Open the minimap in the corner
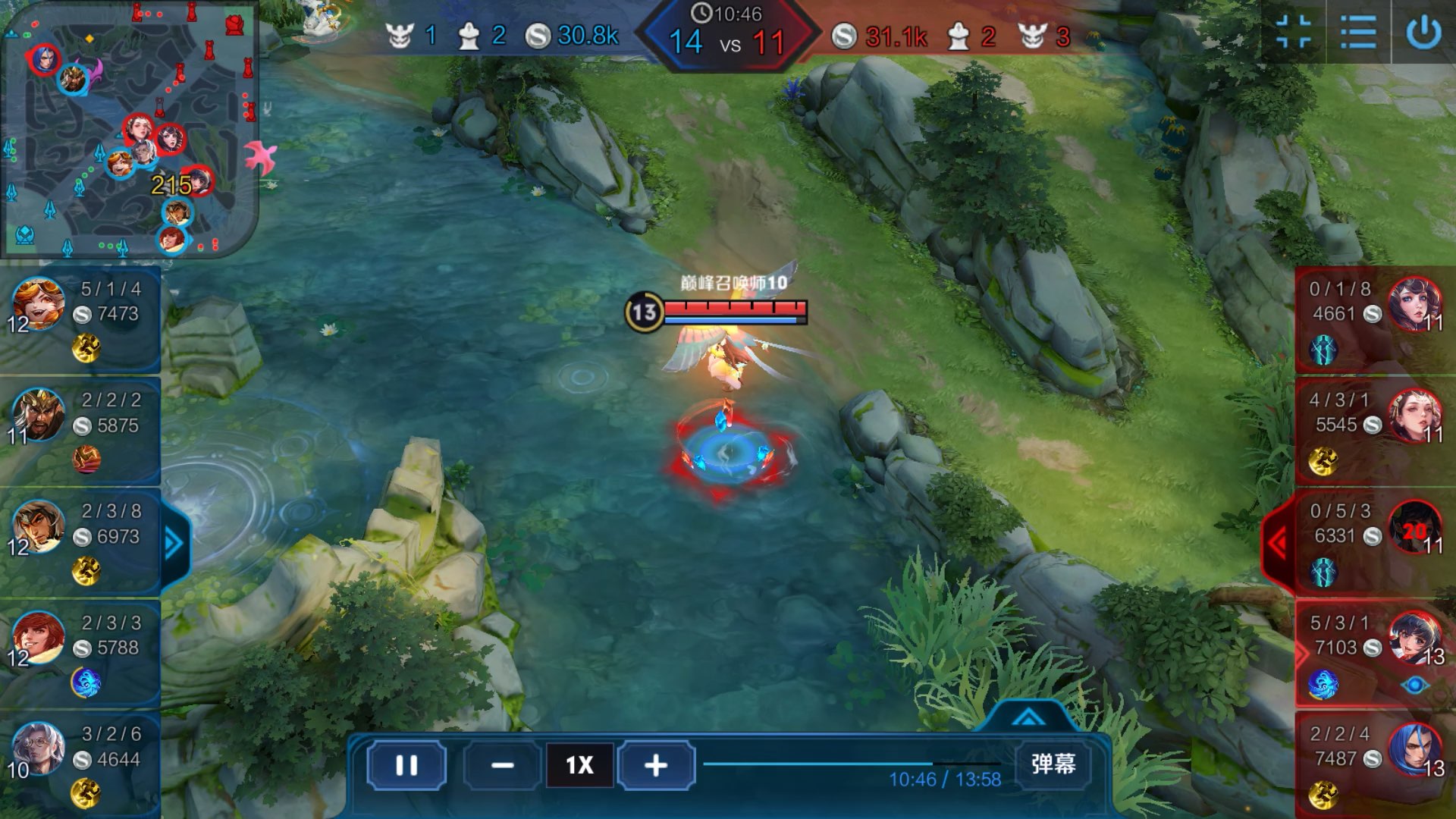 129,129
